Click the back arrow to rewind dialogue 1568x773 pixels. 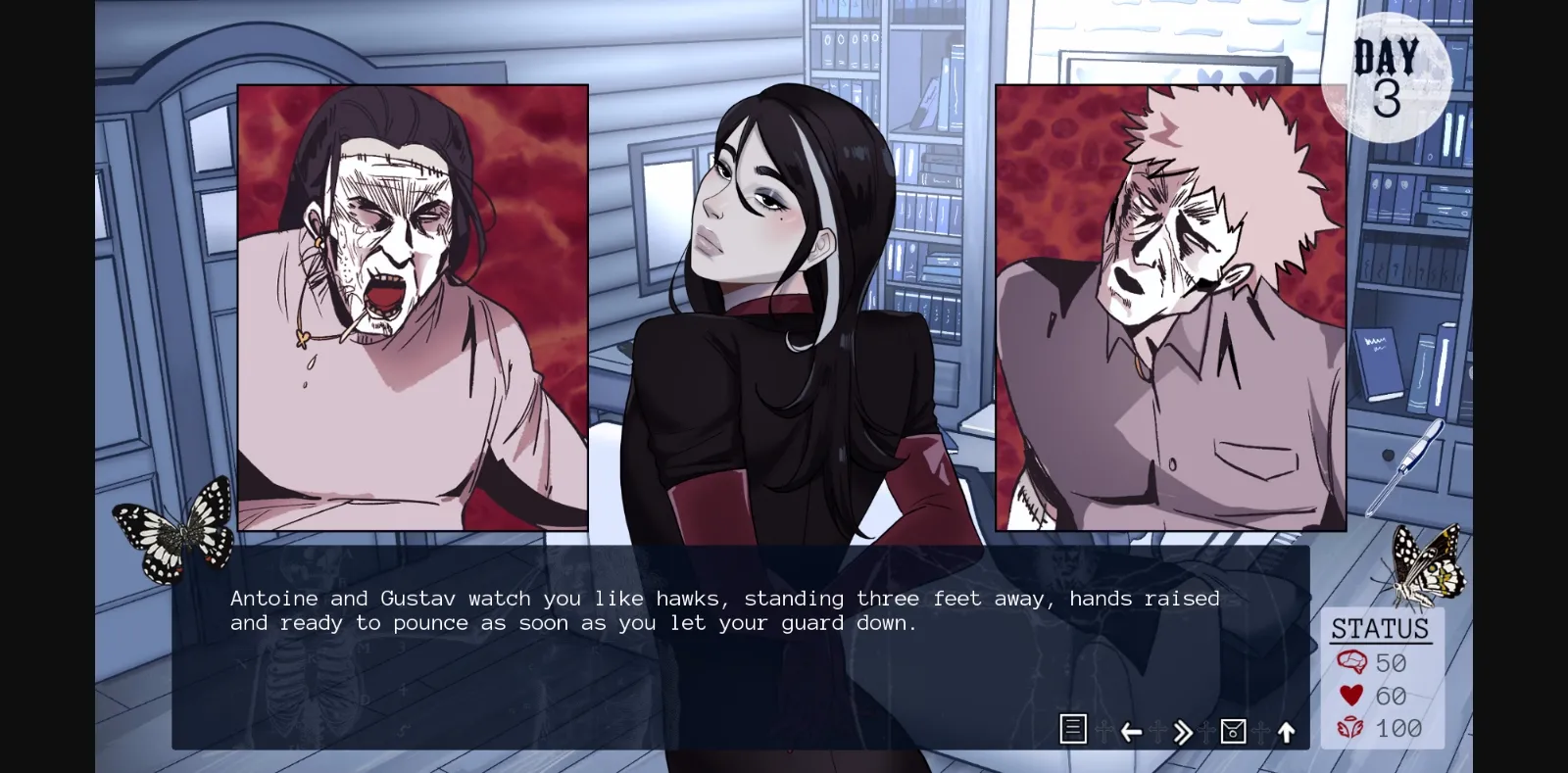(1132, 731)
